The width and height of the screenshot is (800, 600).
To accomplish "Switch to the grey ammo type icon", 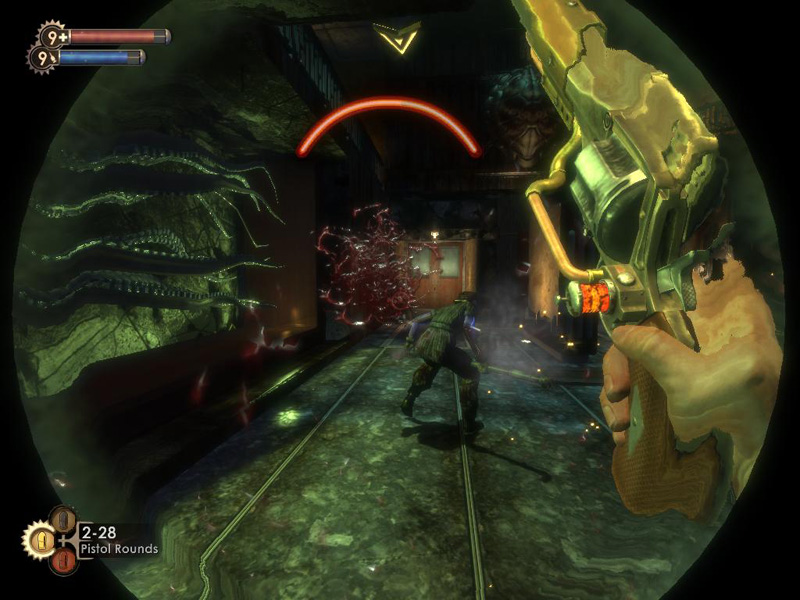I will (x=64, y=518).
